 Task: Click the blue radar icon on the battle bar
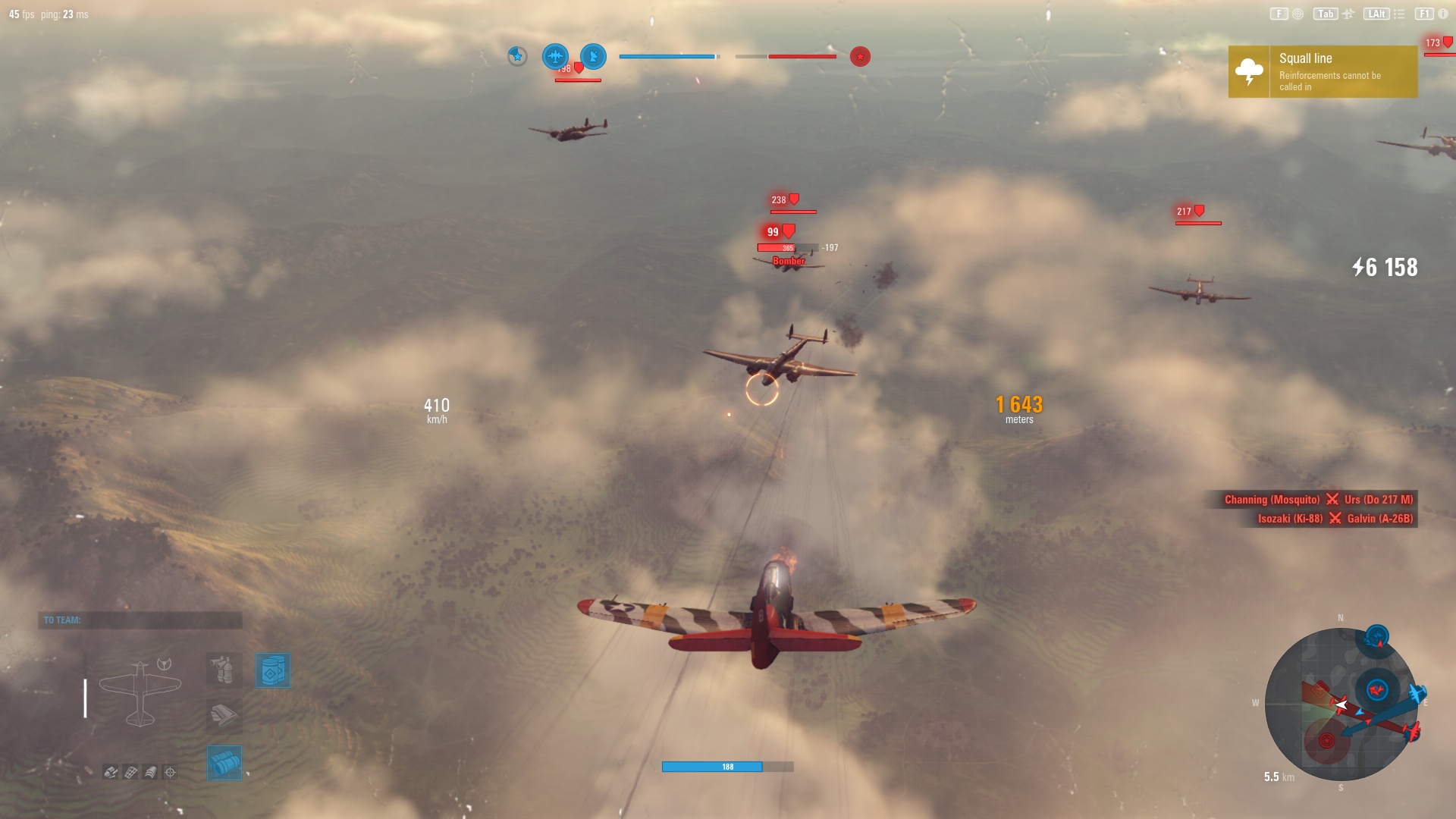[593, 56]
